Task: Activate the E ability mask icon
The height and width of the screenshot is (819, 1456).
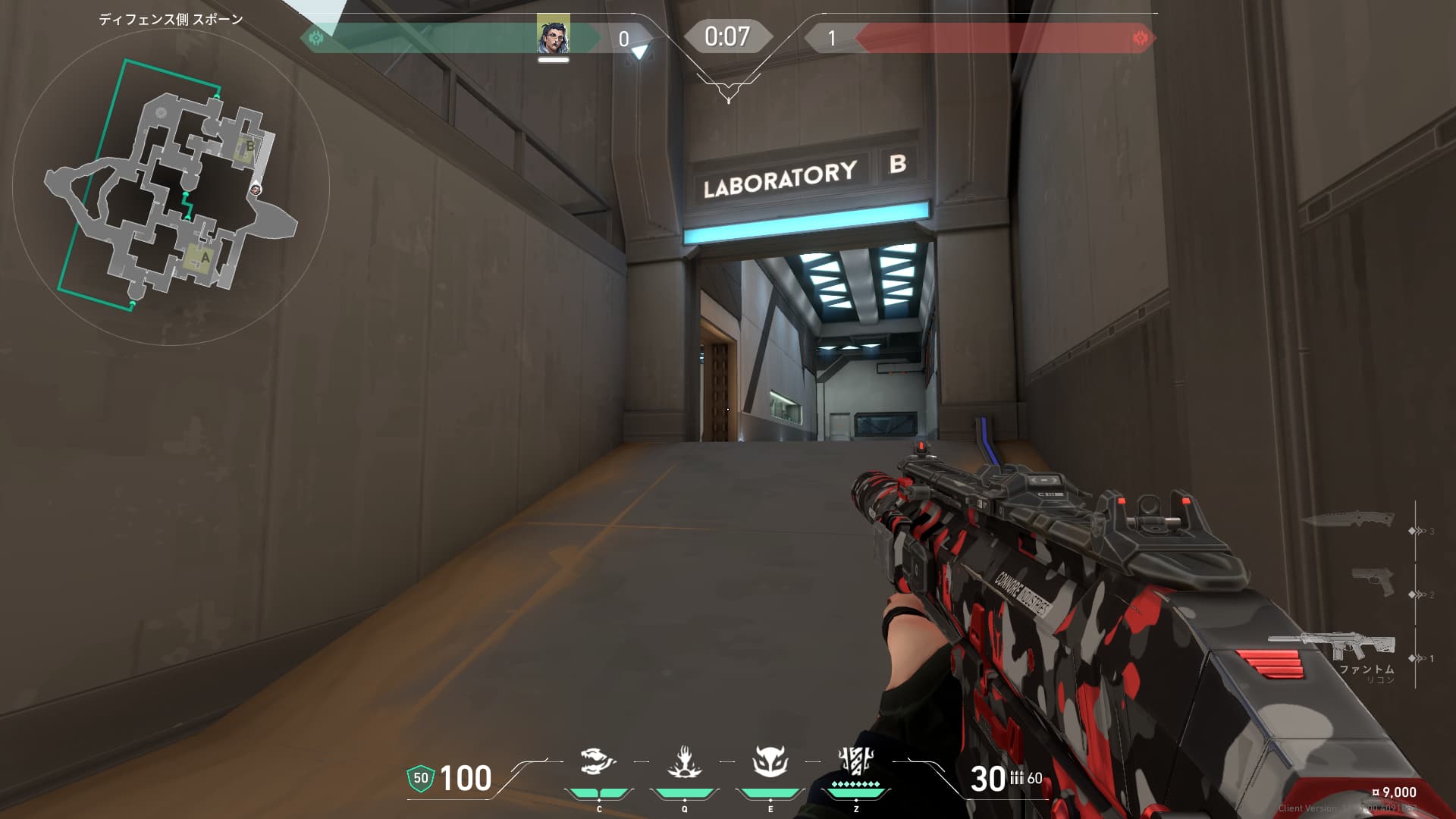Action: point(770,761)
